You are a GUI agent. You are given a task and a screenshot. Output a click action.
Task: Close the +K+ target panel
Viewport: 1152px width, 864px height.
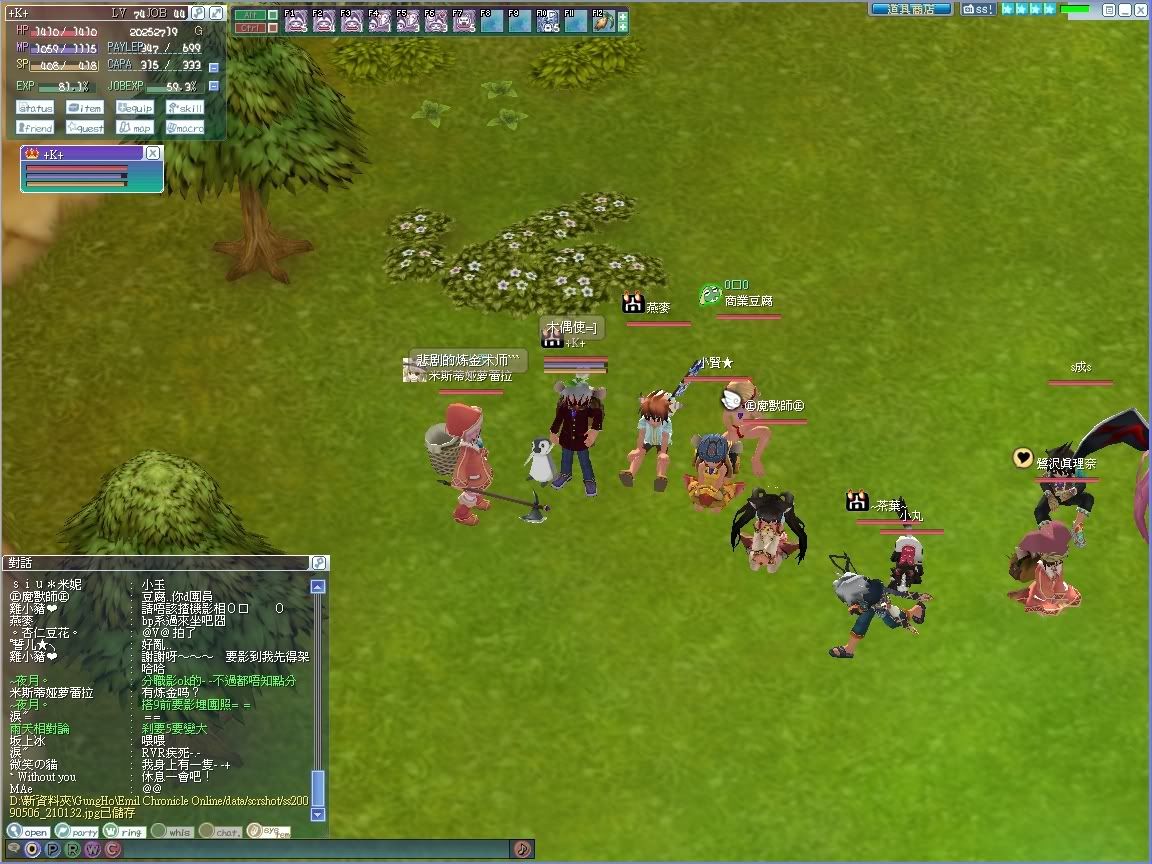tap(152, 153)
